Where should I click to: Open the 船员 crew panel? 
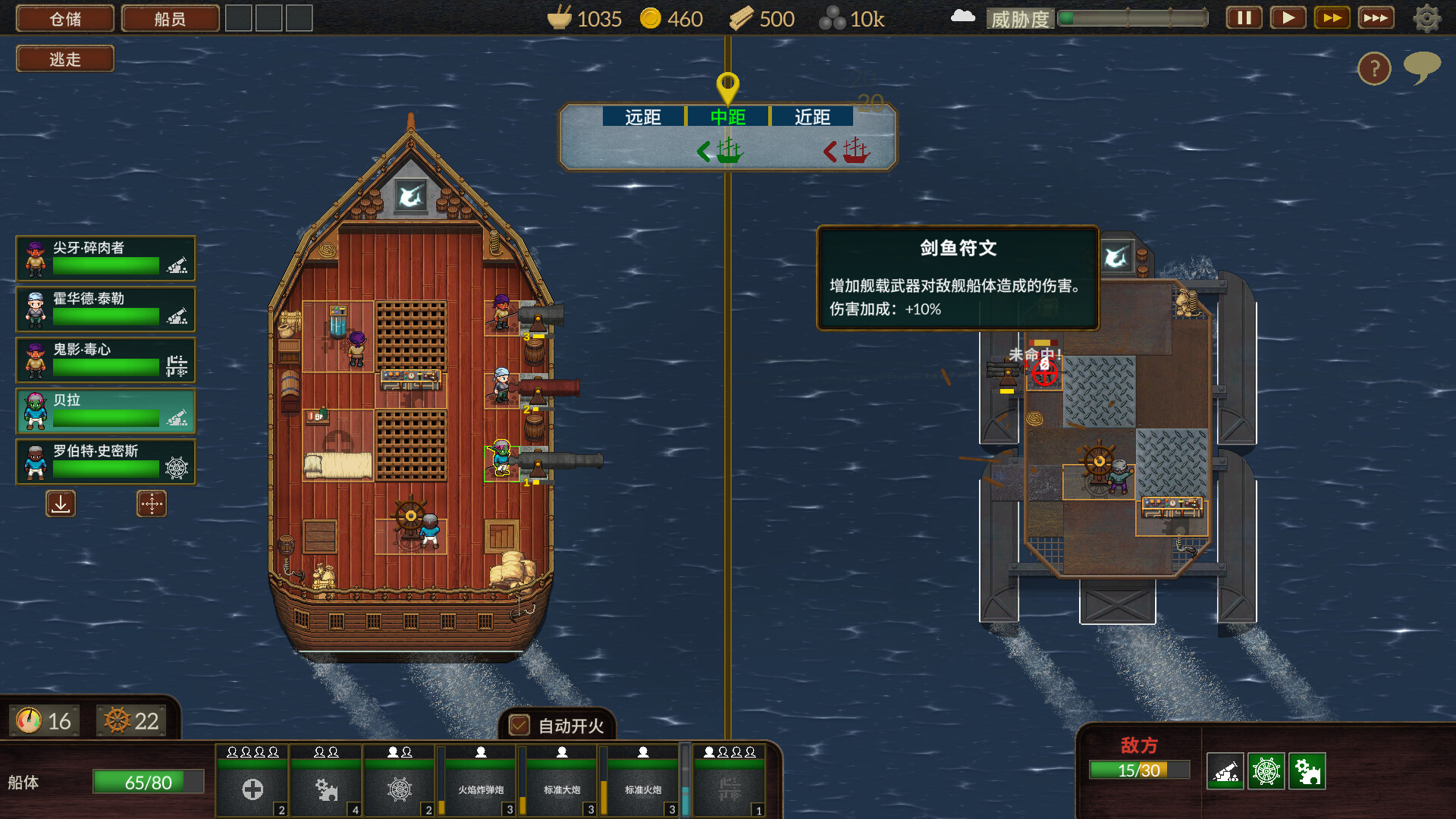tap(169, 18)
